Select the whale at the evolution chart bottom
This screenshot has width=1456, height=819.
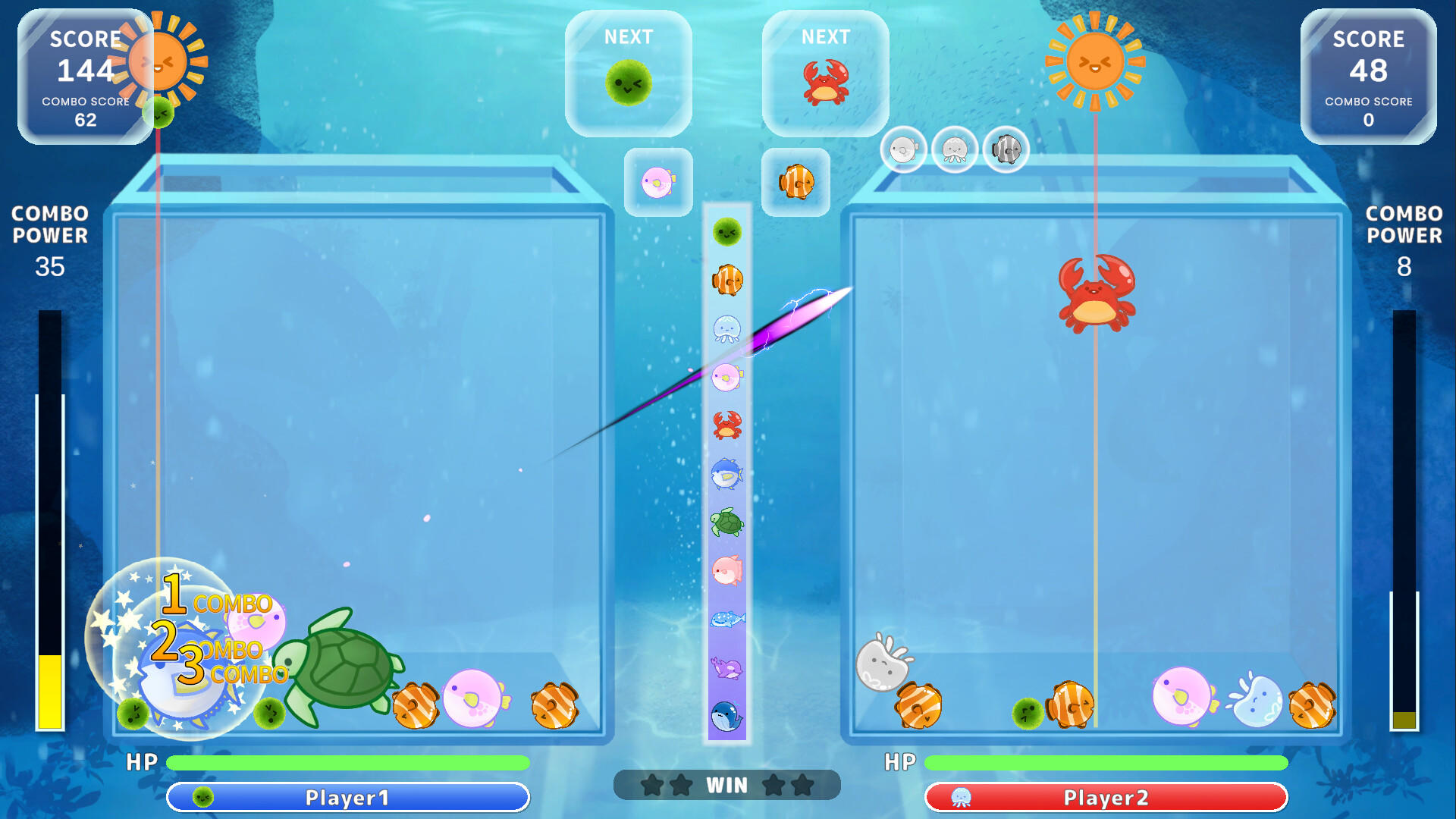[726, 713]
